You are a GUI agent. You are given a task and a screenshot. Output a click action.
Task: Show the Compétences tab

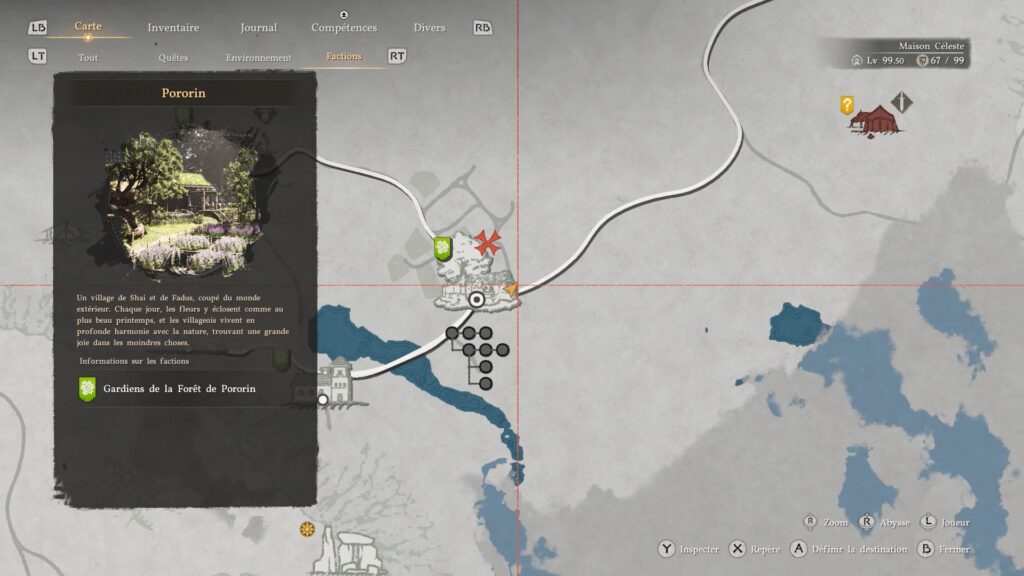click(344, 28)
